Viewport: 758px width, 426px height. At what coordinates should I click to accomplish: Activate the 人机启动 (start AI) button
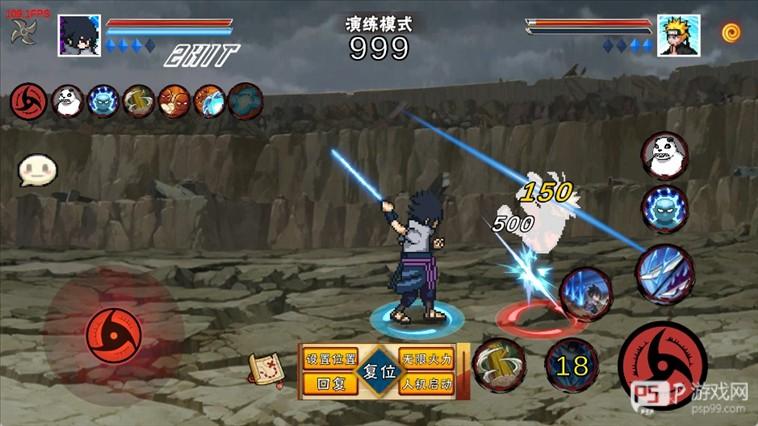(427, 383)
